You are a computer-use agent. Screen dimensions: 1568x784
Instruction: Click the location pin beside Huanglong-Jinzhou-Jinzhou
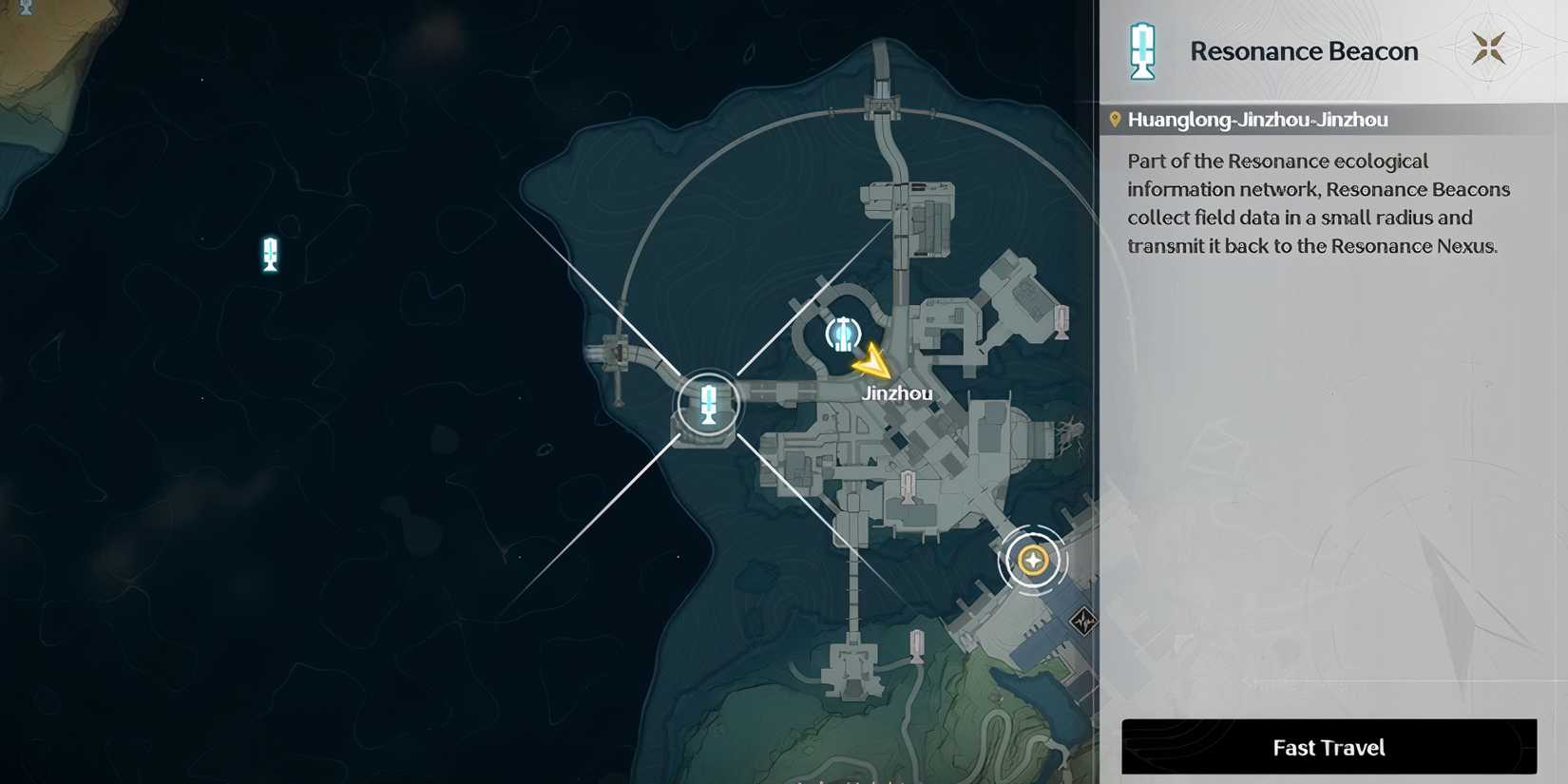tap(1114, 118)
